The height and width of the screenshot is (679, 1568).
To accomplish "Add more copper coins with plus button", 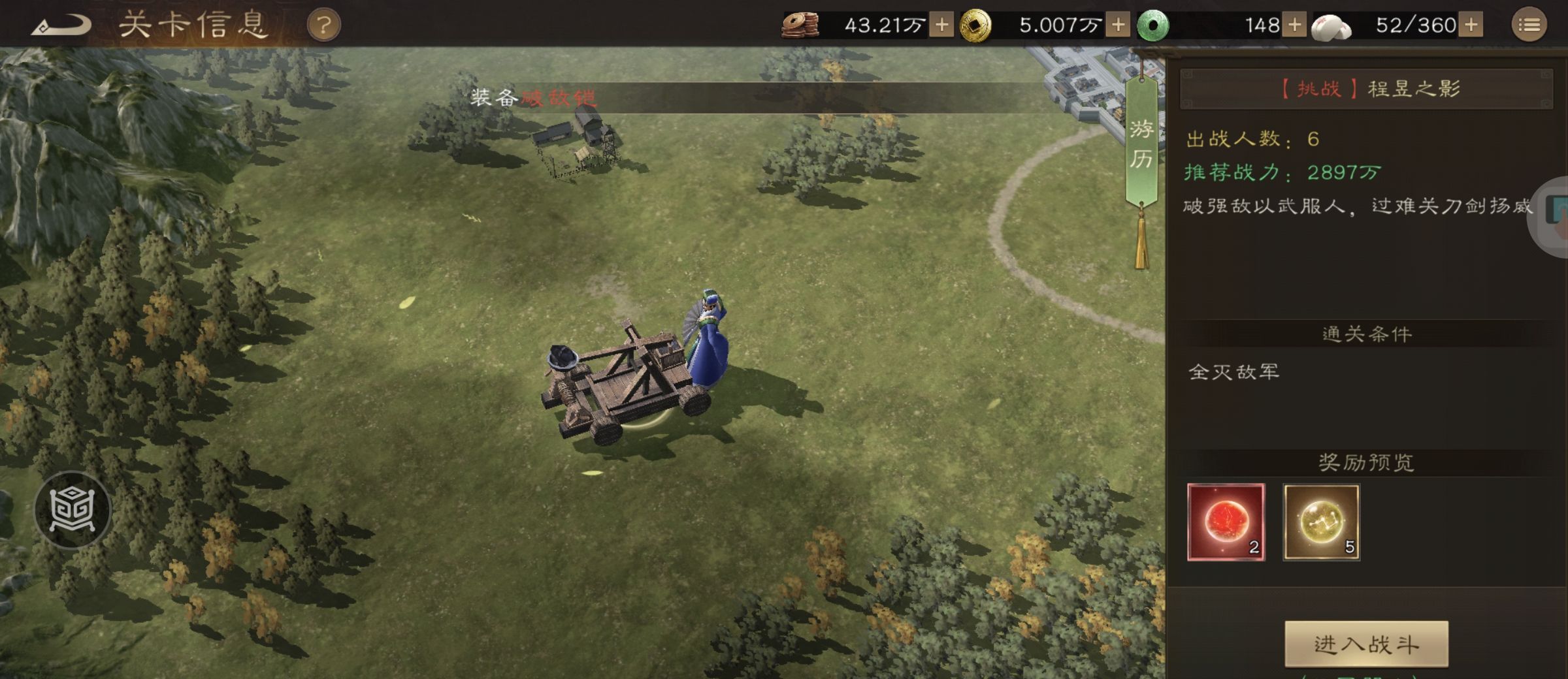I will (x=941, y=25).
